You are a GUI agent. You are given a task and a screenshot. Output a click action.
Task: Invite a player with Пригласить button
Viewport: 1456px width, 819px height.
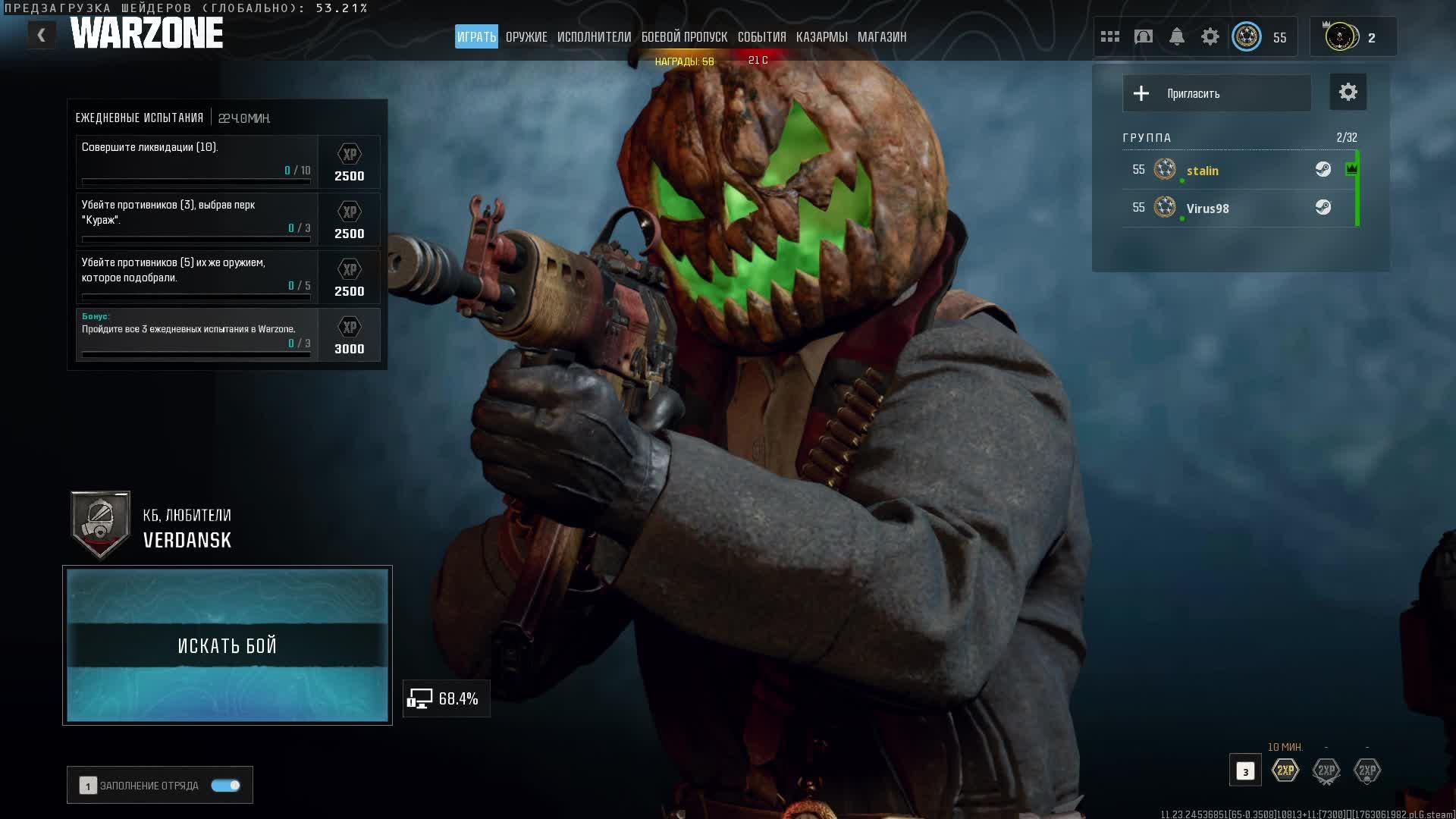pyautogui.click(x=1216, y=93)
